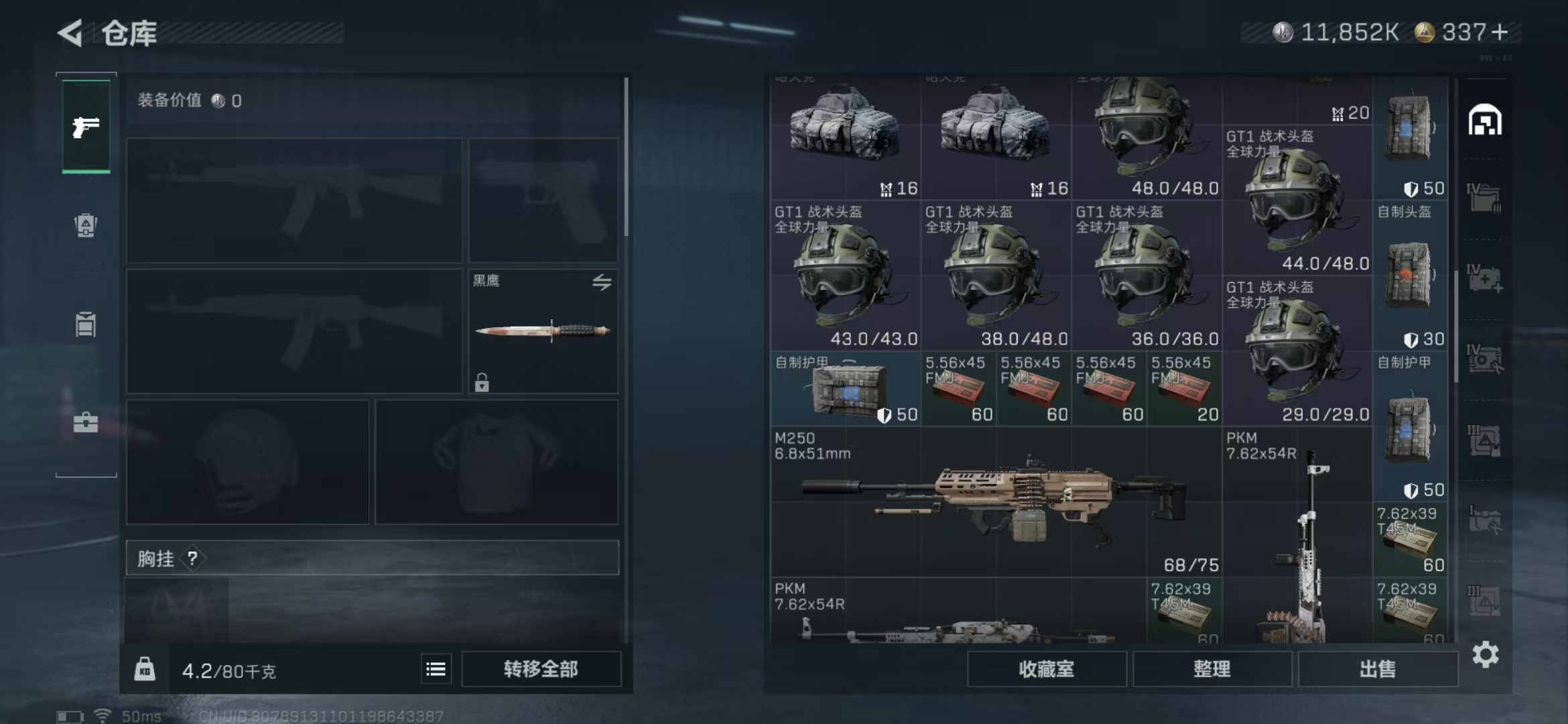This screenshot has height=724, width=1568.
Task: Click the 出售 sell button
Action: [1378, 668]
